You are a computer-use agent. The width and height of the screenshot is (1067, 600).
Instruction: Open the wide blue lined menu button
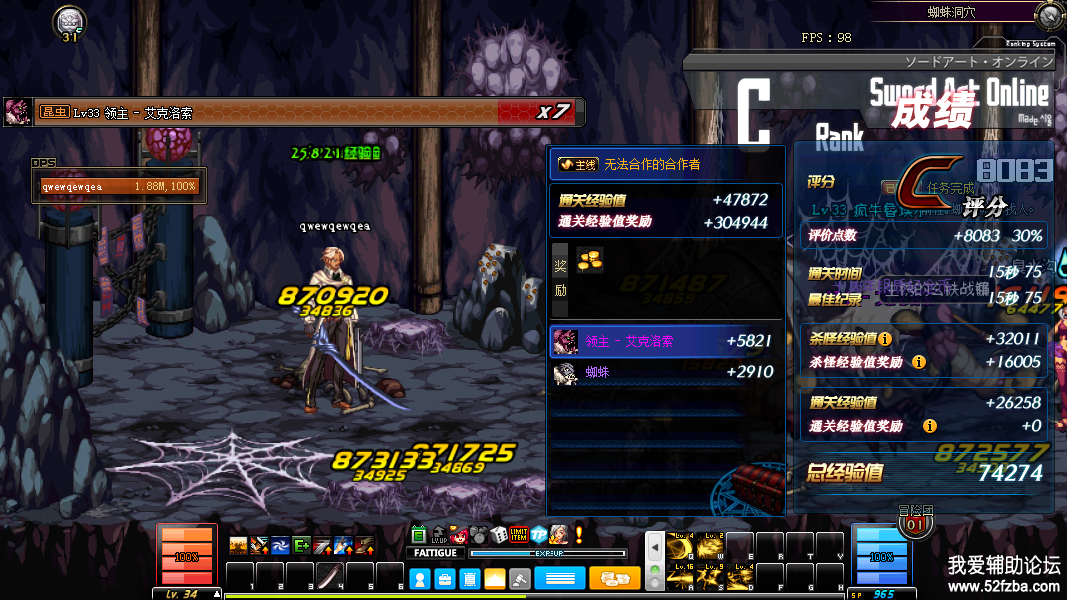pyautogui.click(x=560, y=579)
